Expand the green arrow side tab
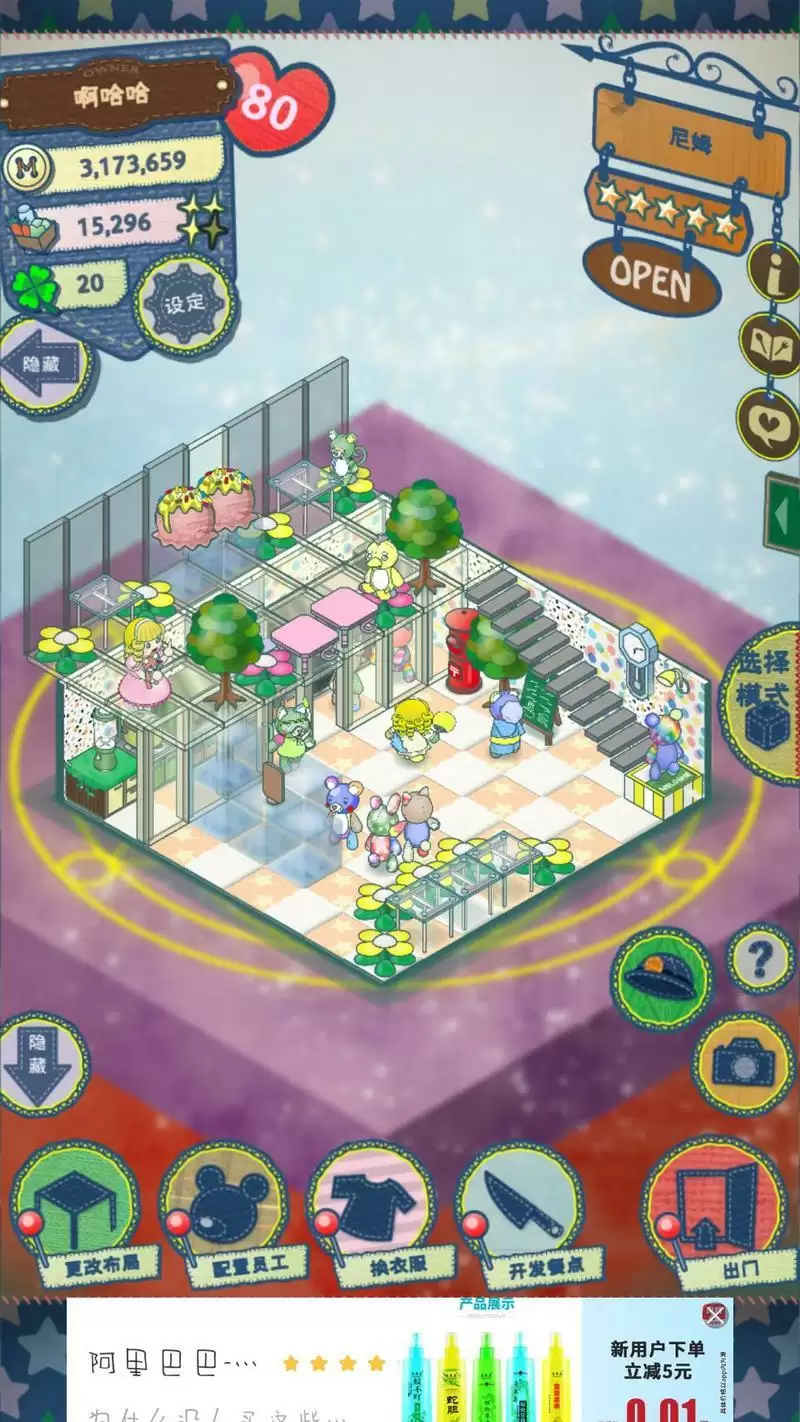800x1422 pixels. point(783,514)
